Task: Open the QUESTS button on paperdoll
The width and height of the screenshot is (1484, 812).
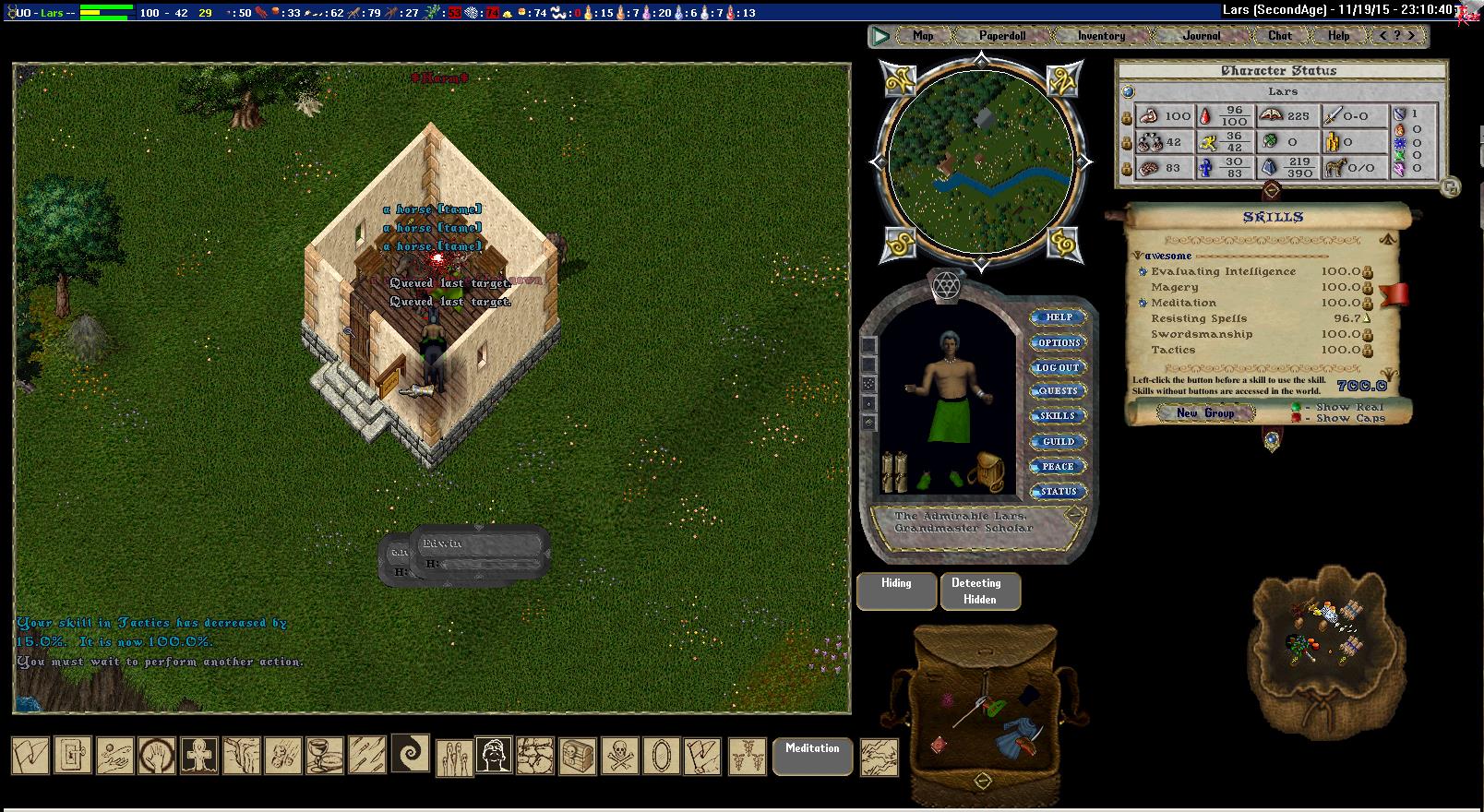Action: [1058, 391]
